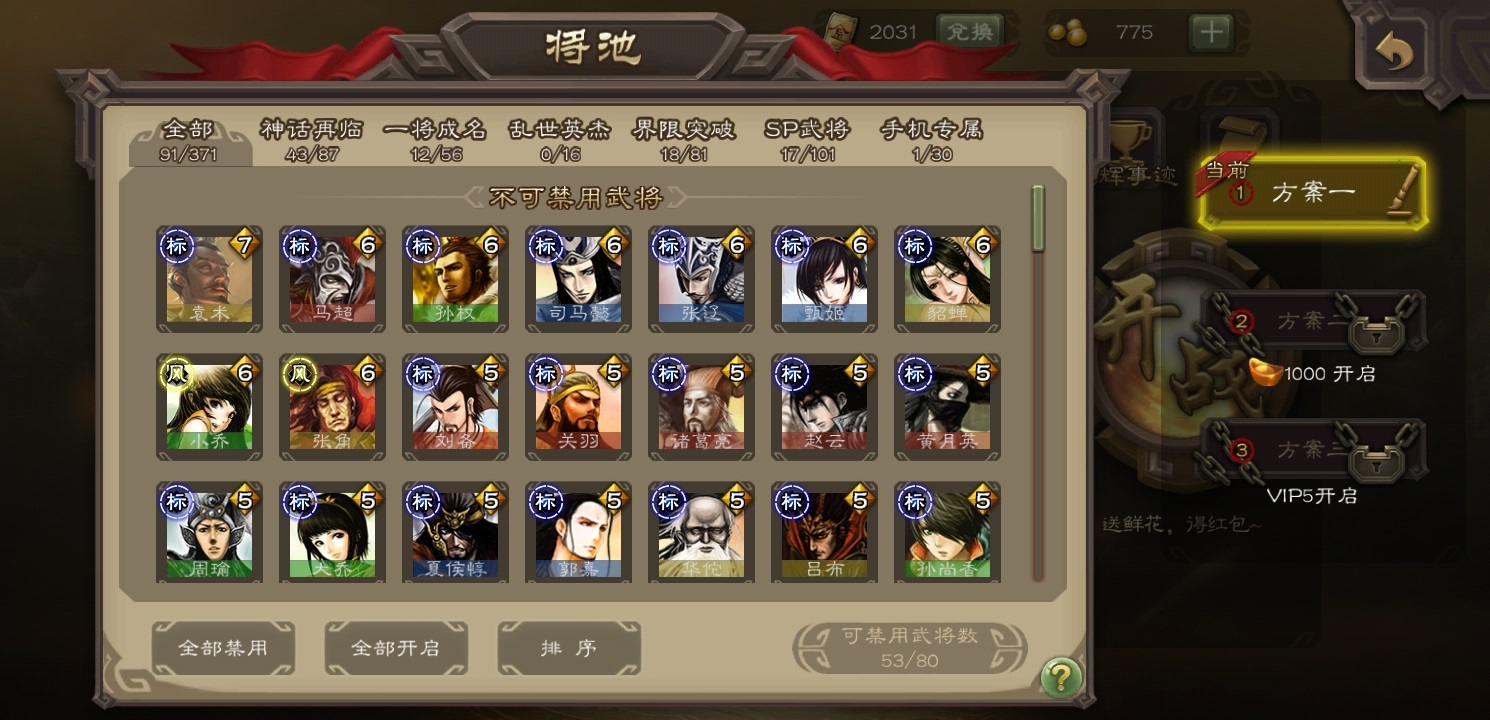Select the 方案一 preset
Viewport: 1490px width, 720px height.
pos(1313,193)
